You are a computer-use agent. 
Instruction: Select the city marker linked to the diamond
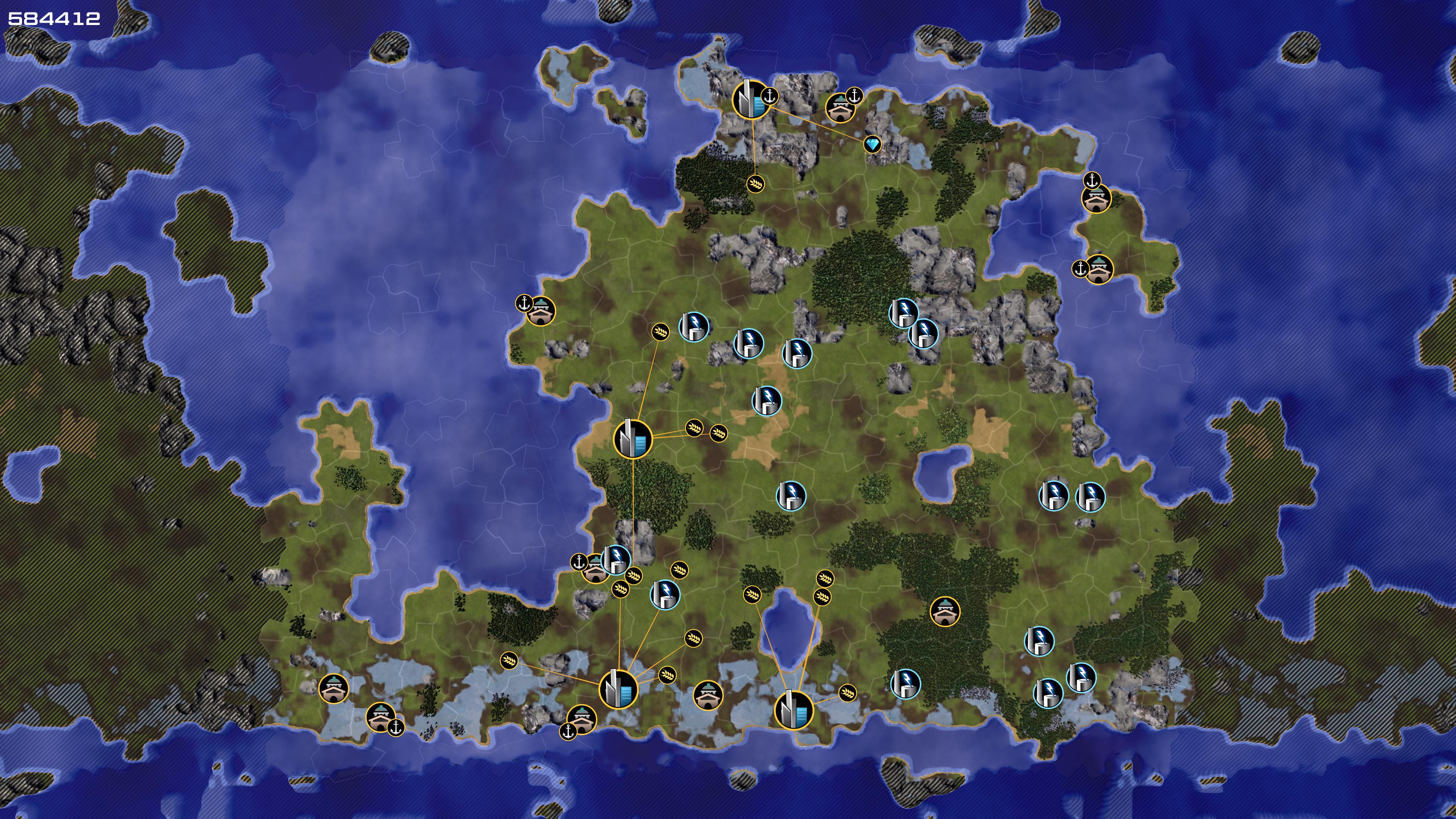coord(751,99)
